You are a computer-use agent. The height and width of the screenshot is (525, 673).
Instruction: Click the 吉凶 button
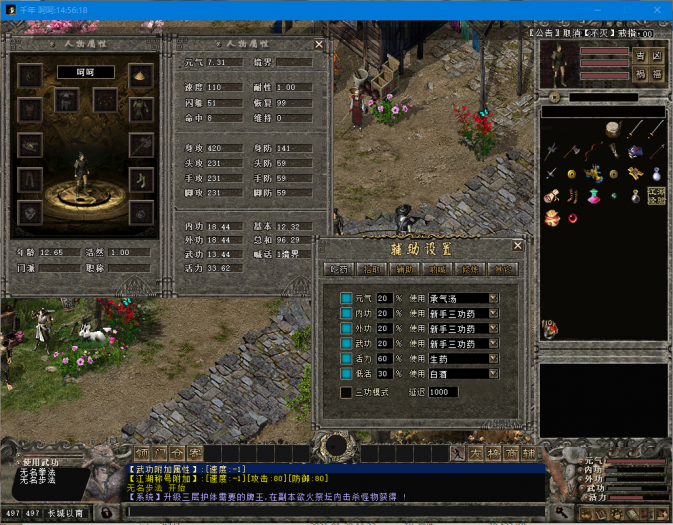tap(647, 56)
